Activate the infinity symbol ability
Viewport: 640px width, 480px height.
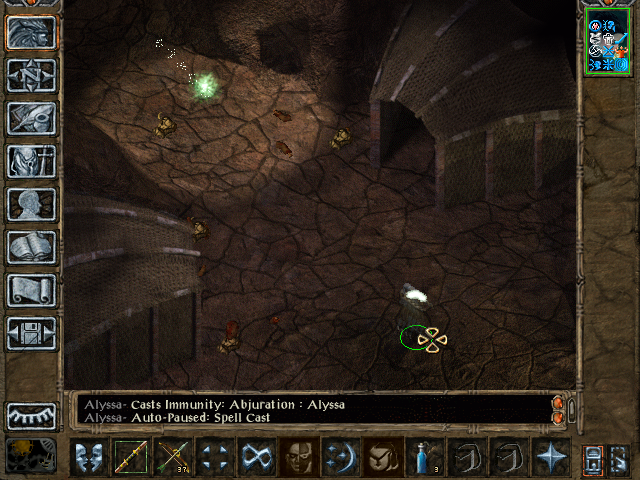256,457
